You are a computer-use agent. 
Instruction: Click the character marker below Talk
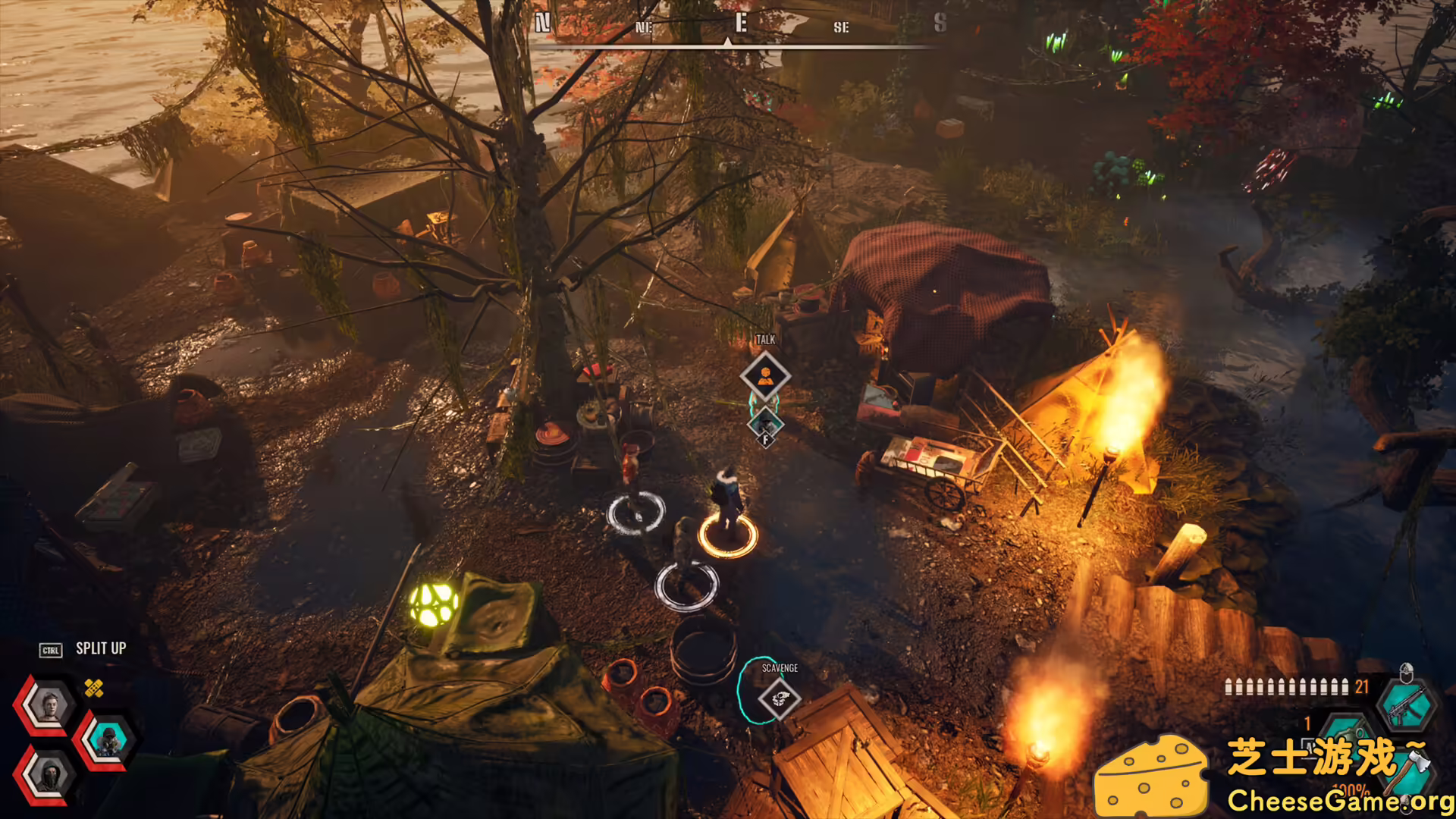point(766,425)
